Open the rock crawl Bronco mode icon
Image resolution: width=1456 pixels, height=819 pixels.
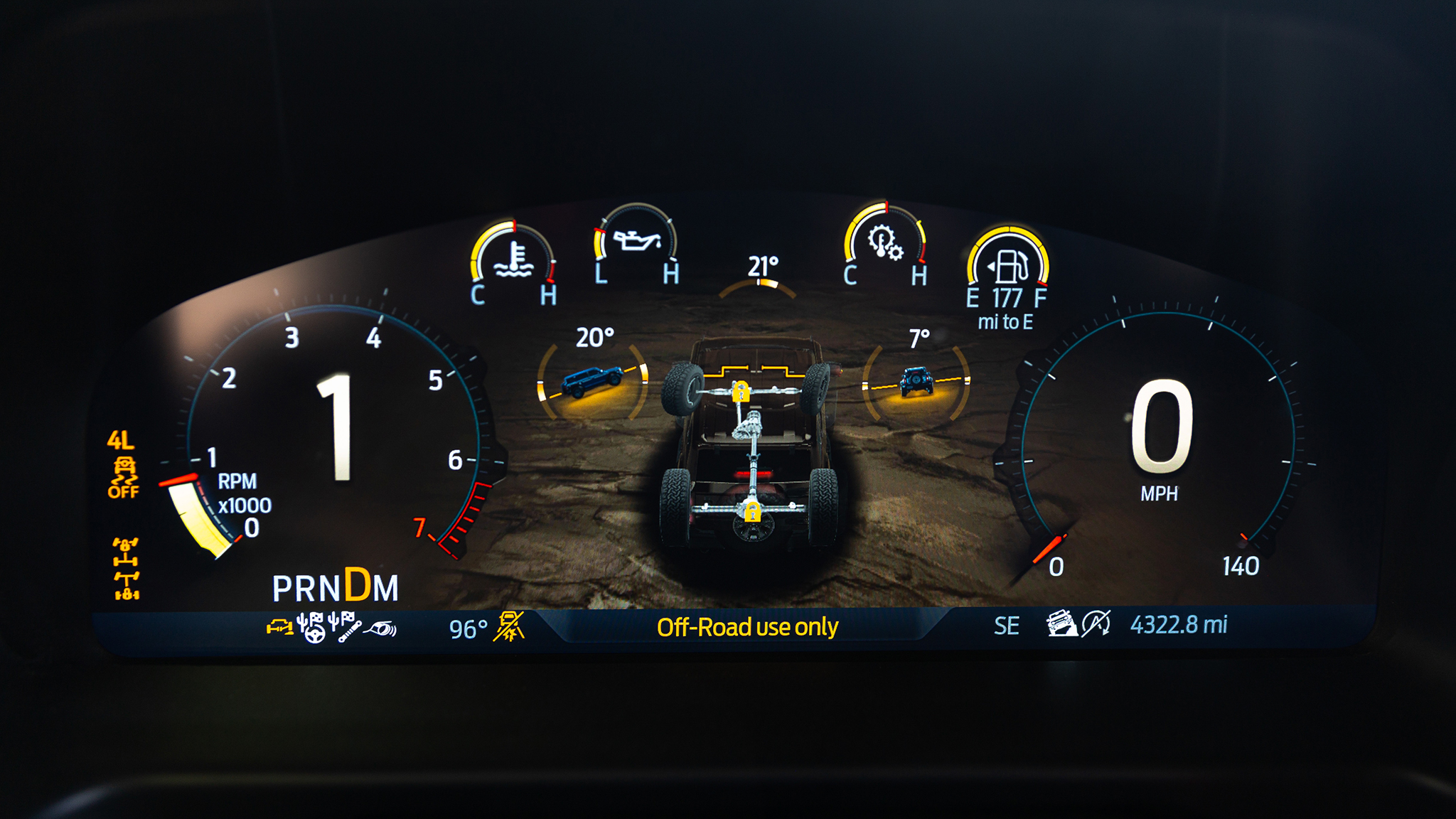pos(1061,623)
